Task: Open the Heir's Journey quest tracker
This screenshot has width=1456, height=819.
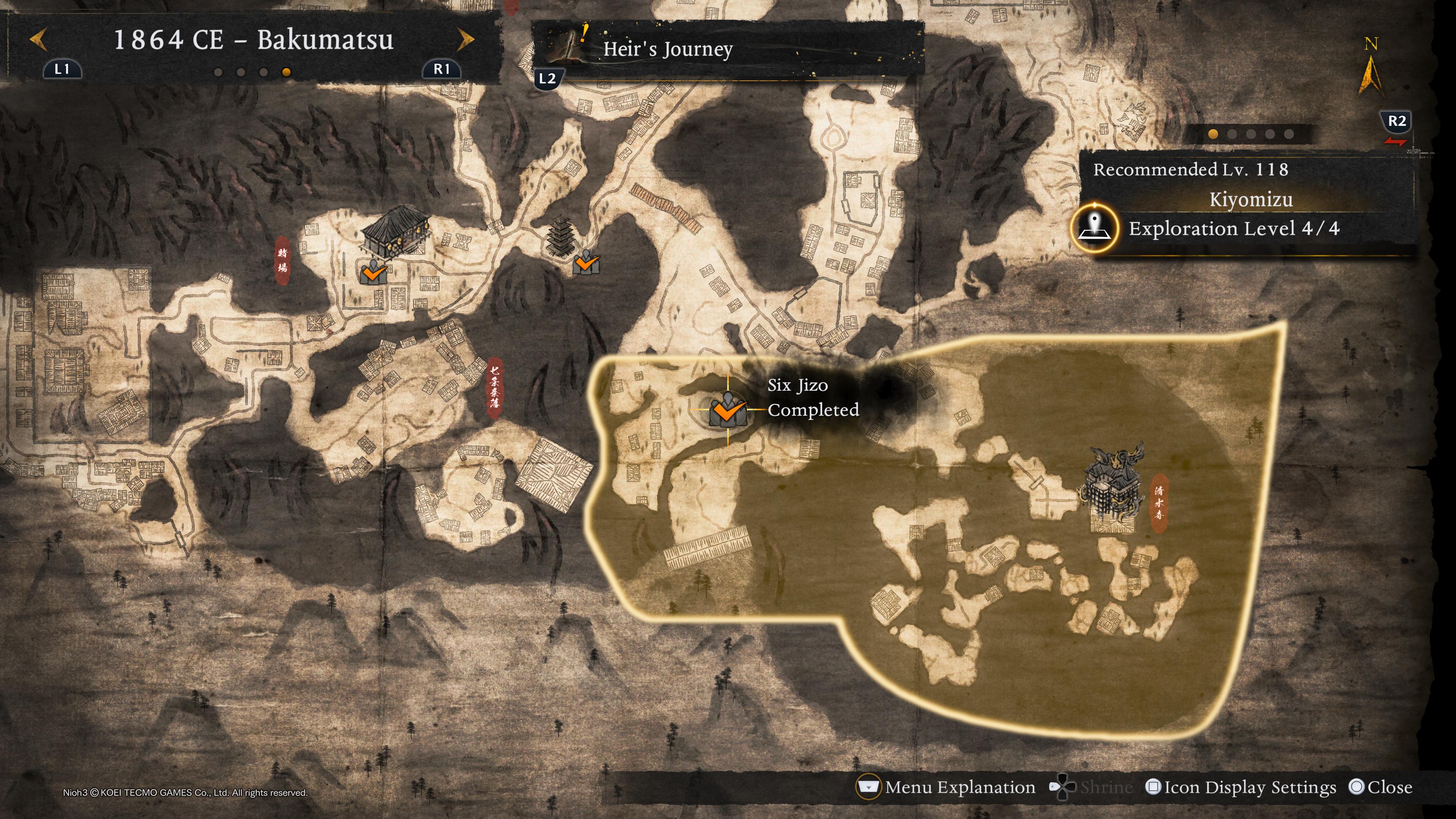Action: click(667, 49)
